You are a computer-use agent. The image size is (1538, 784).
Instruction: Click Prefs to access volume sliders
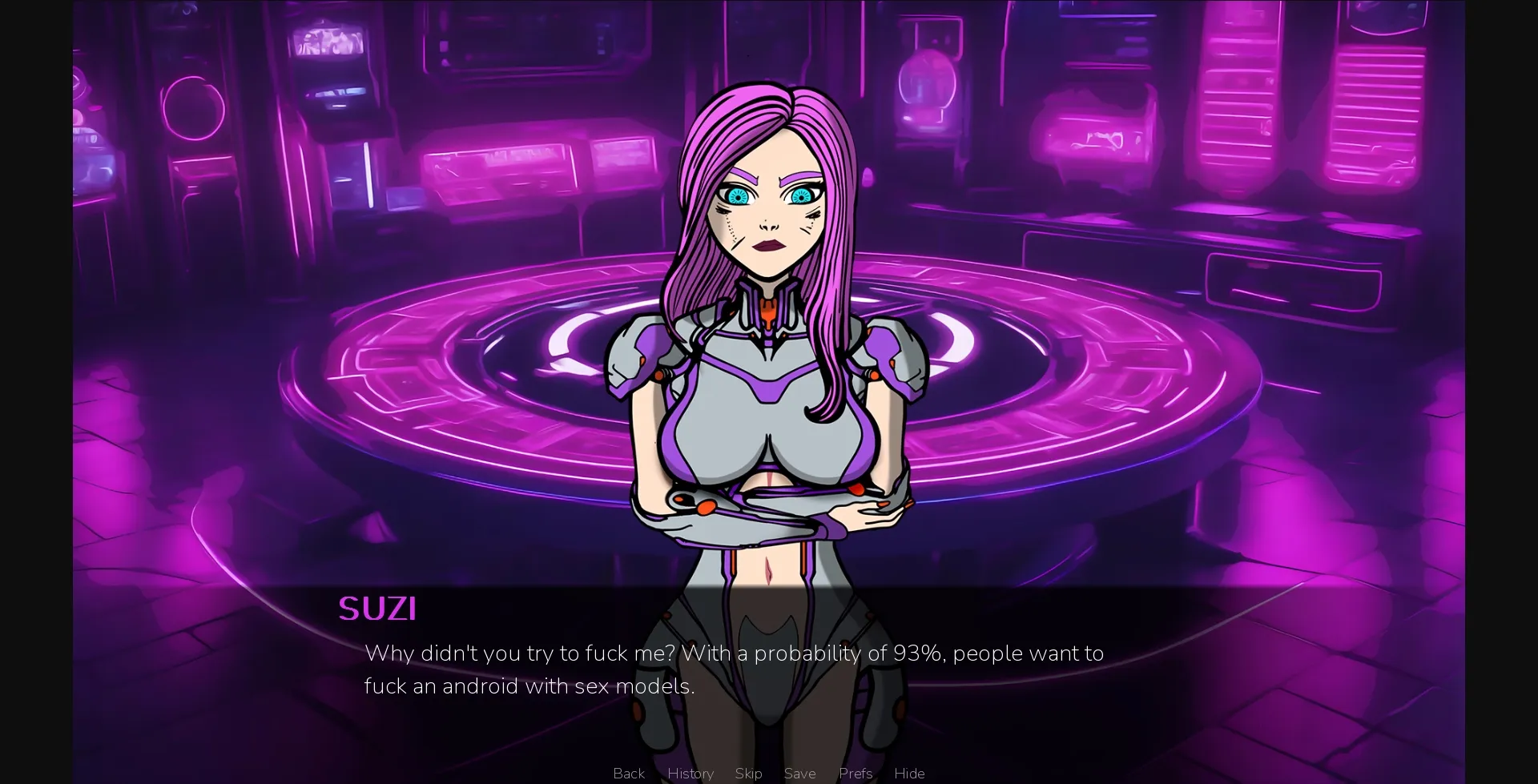pos(856,773)
